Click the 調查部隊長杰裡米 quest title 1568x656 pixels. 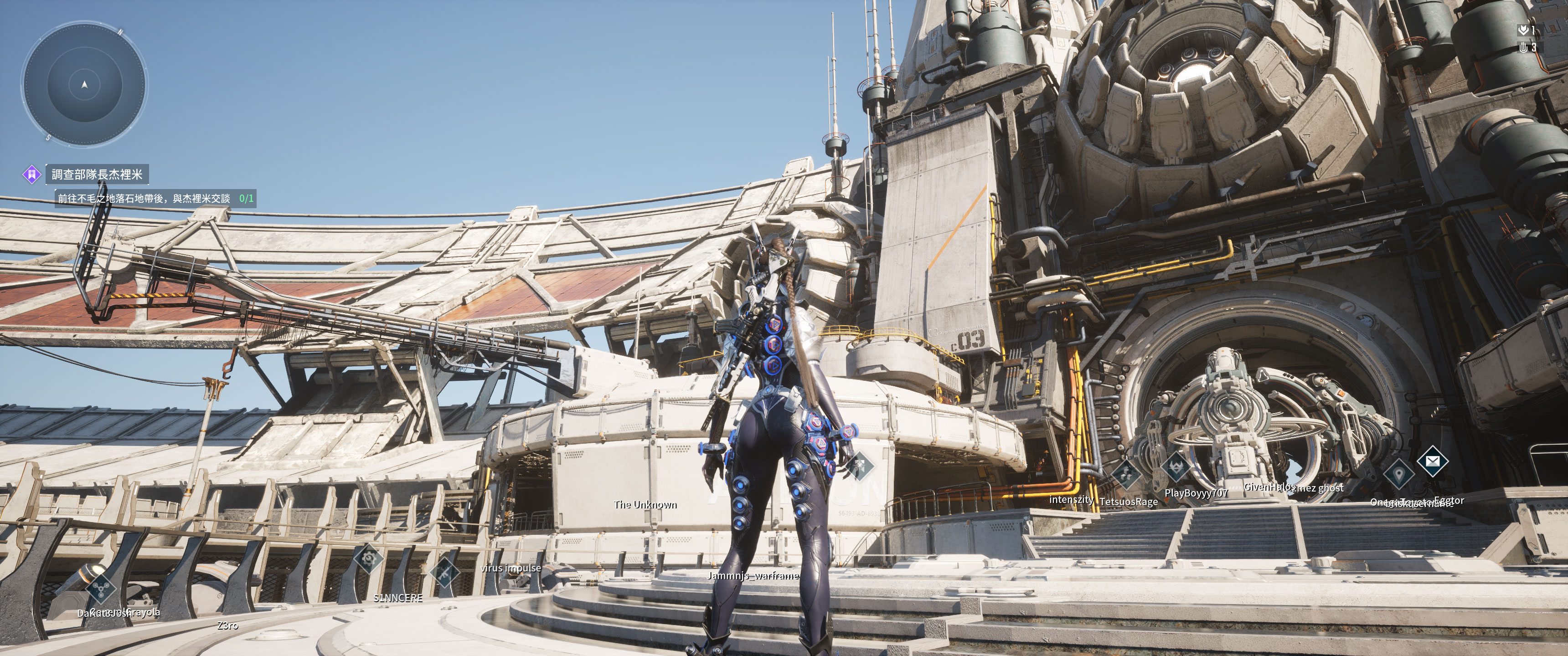point(97,174)
